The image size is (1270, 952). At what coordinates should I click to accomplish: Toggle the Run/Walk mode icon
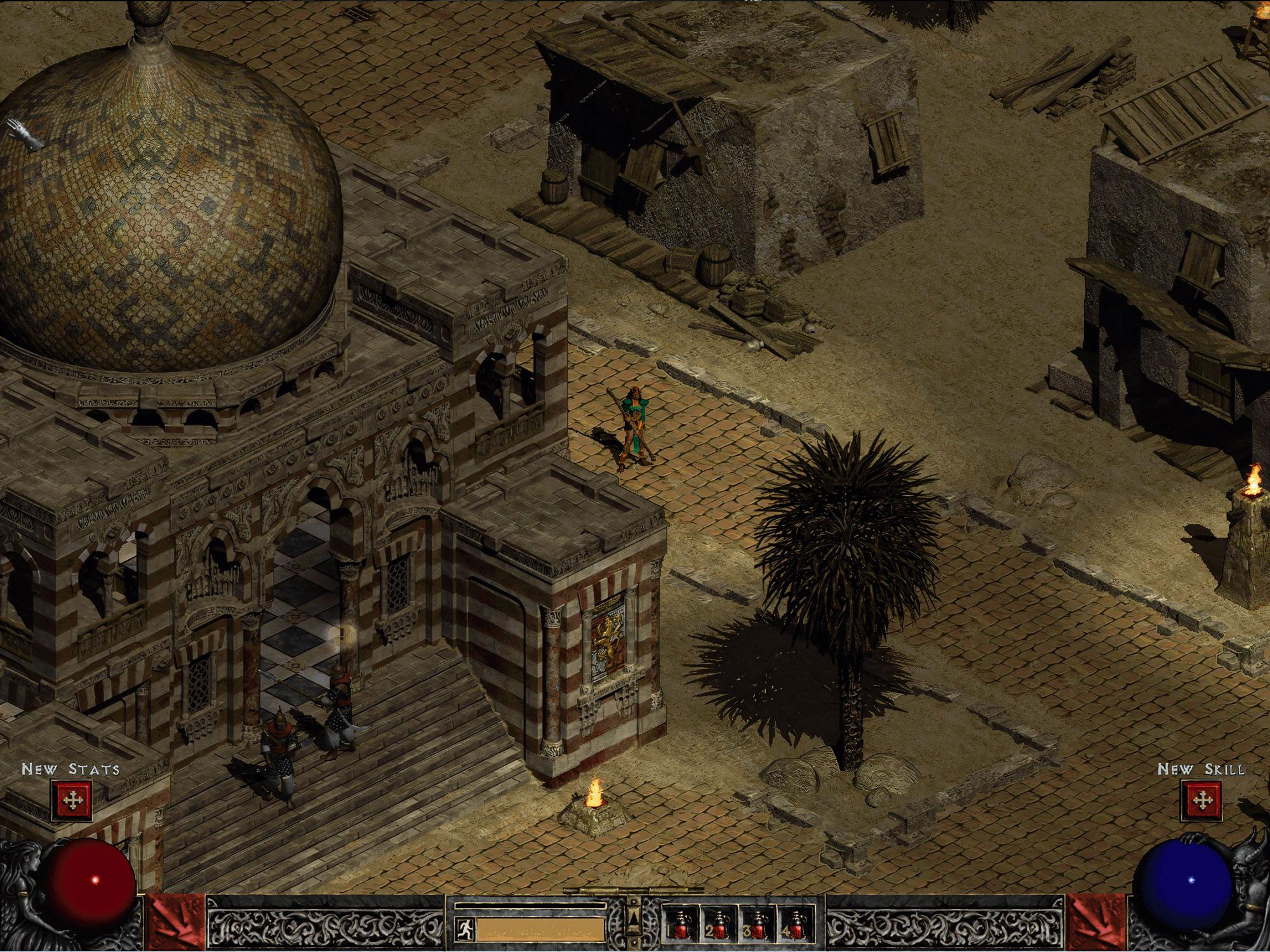[x=465, y=928]
